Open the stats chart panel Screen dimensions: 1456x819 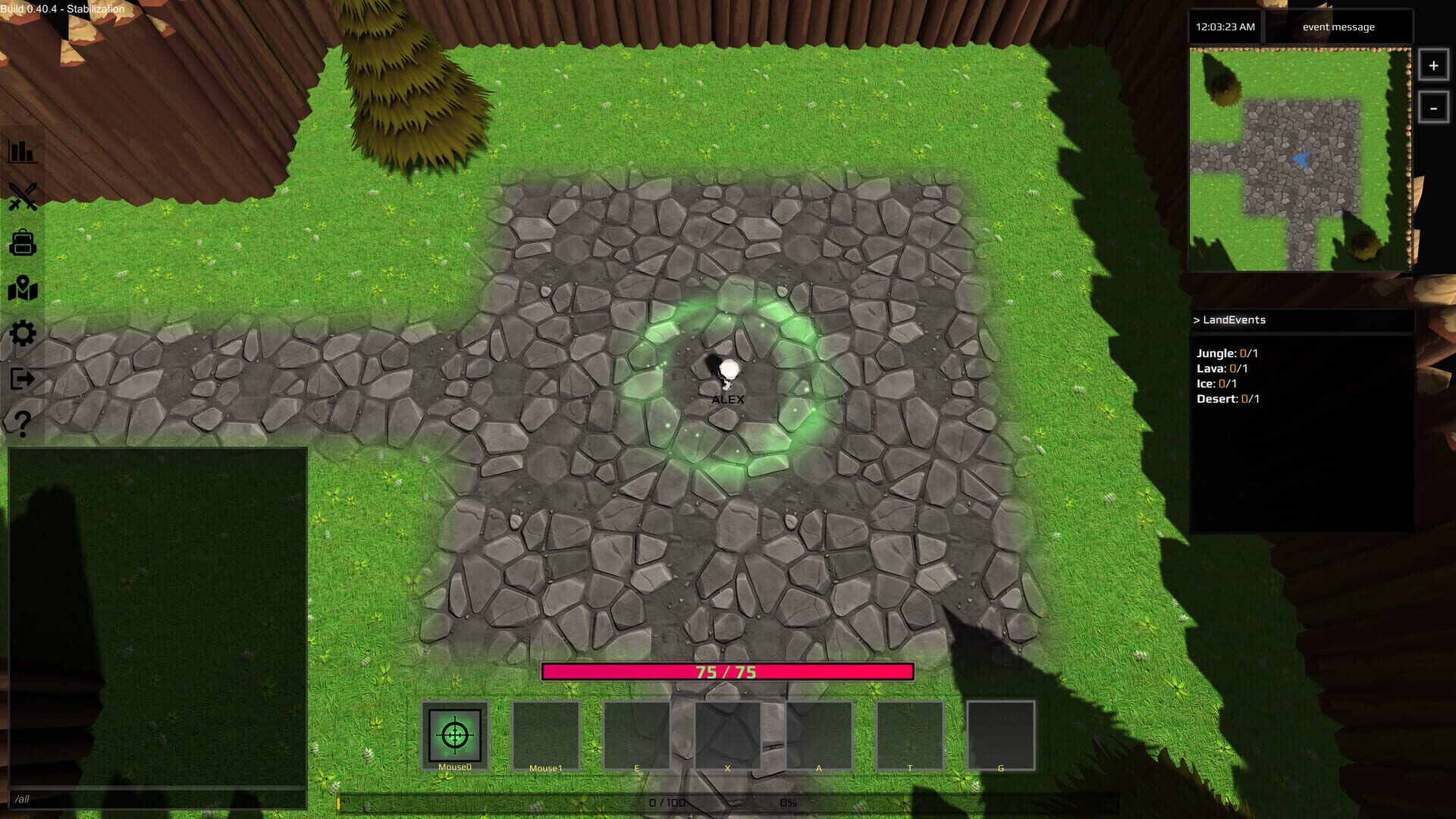[23, 151]
